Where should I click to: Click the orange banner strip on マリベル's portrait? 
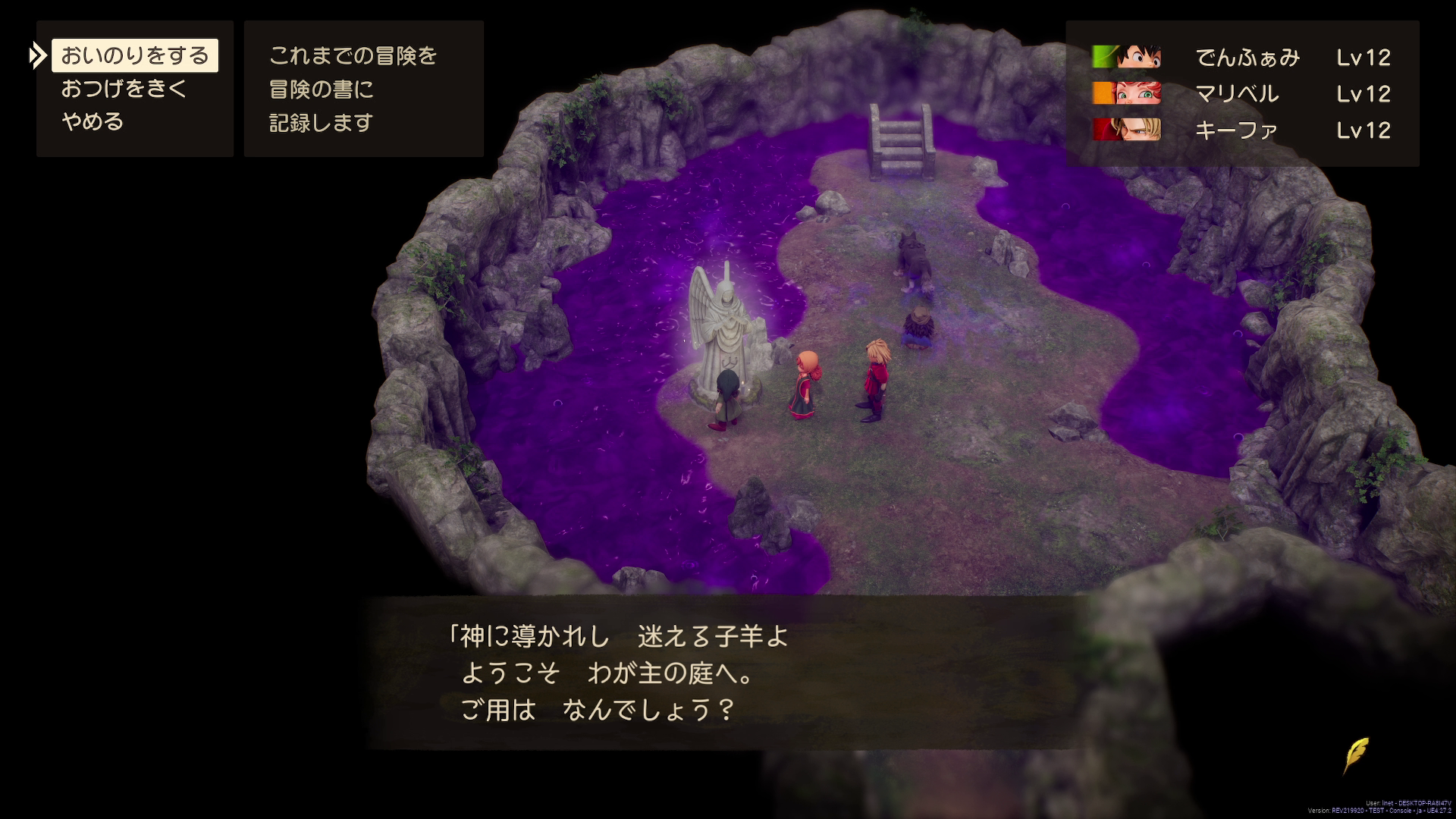[1103, 93]
